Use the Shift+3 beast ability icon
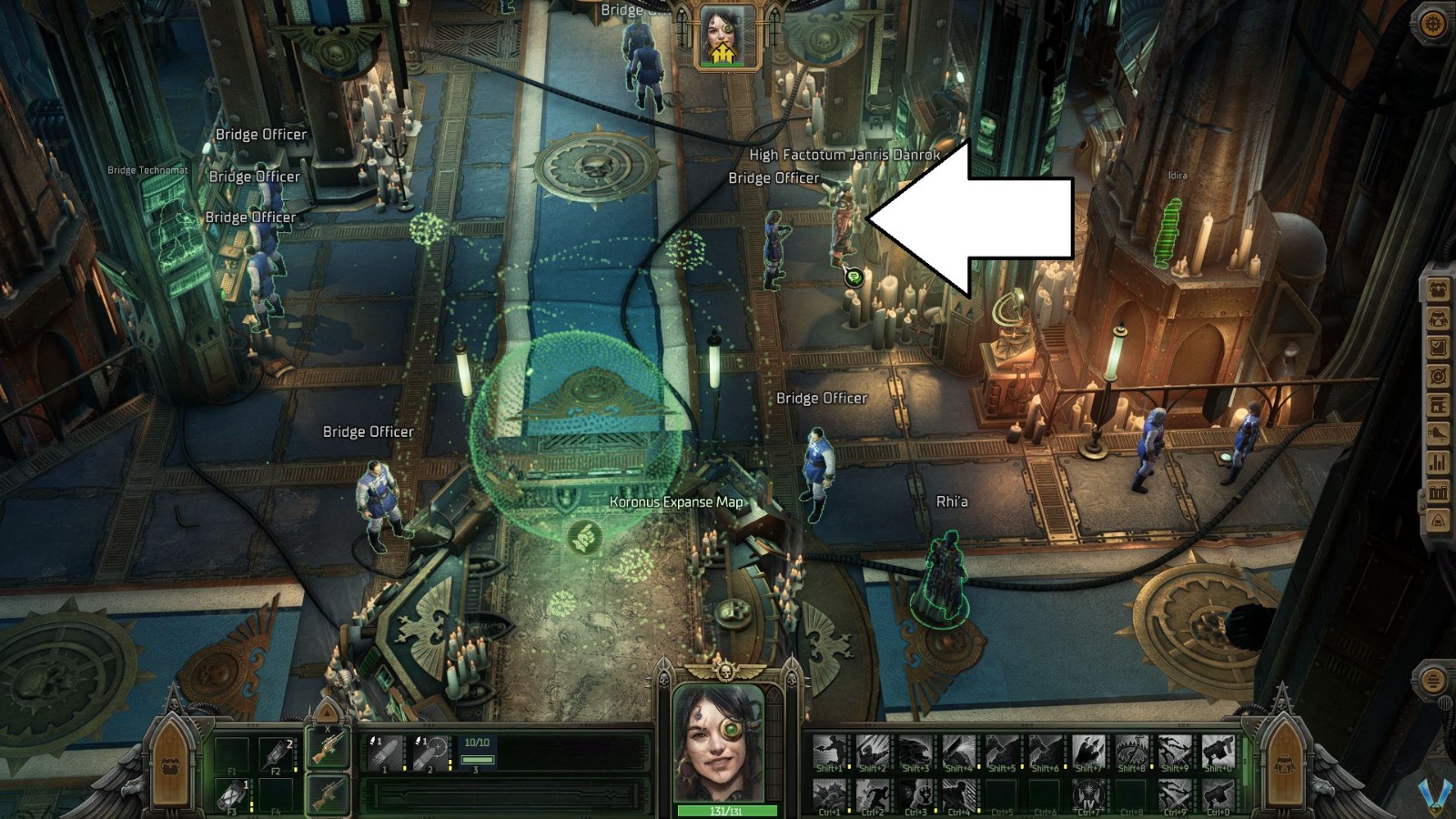The height and width of the screenshot is (819, 1456). [918, 748]
